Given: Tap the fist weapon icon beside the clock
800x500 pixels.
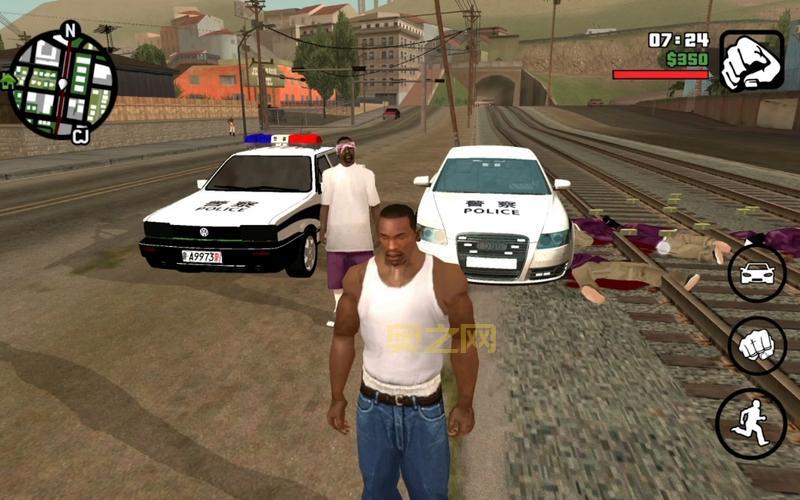Looking at the screenshot, I should (751, 61).
